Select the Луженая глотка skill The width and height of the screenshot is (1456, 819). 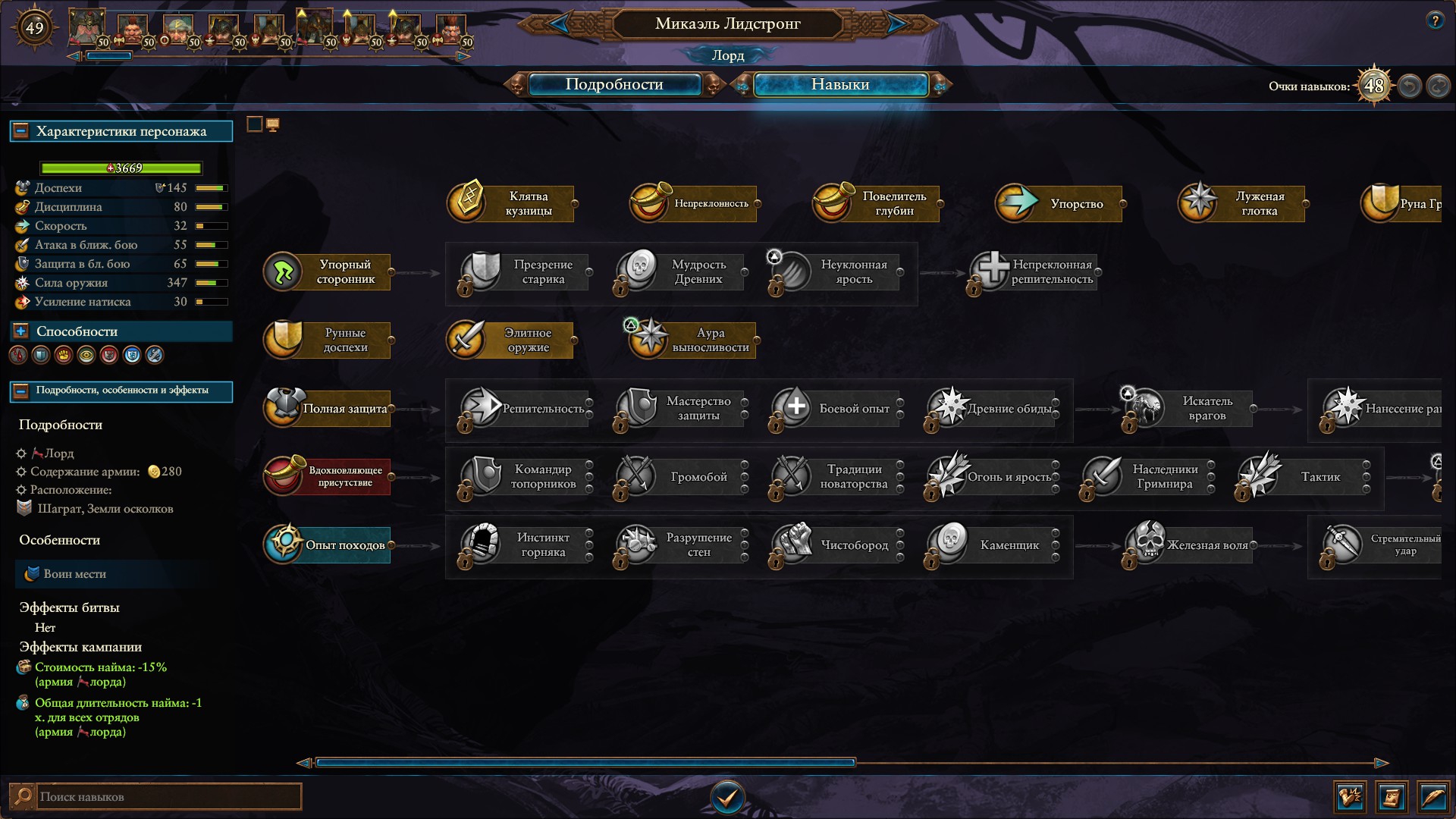1243,203
